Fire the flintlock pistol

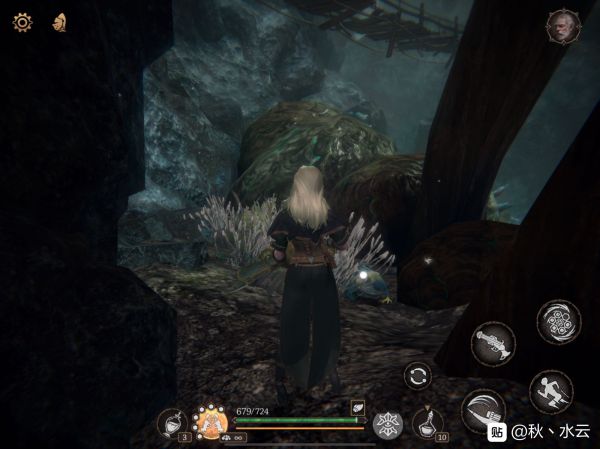493,344
